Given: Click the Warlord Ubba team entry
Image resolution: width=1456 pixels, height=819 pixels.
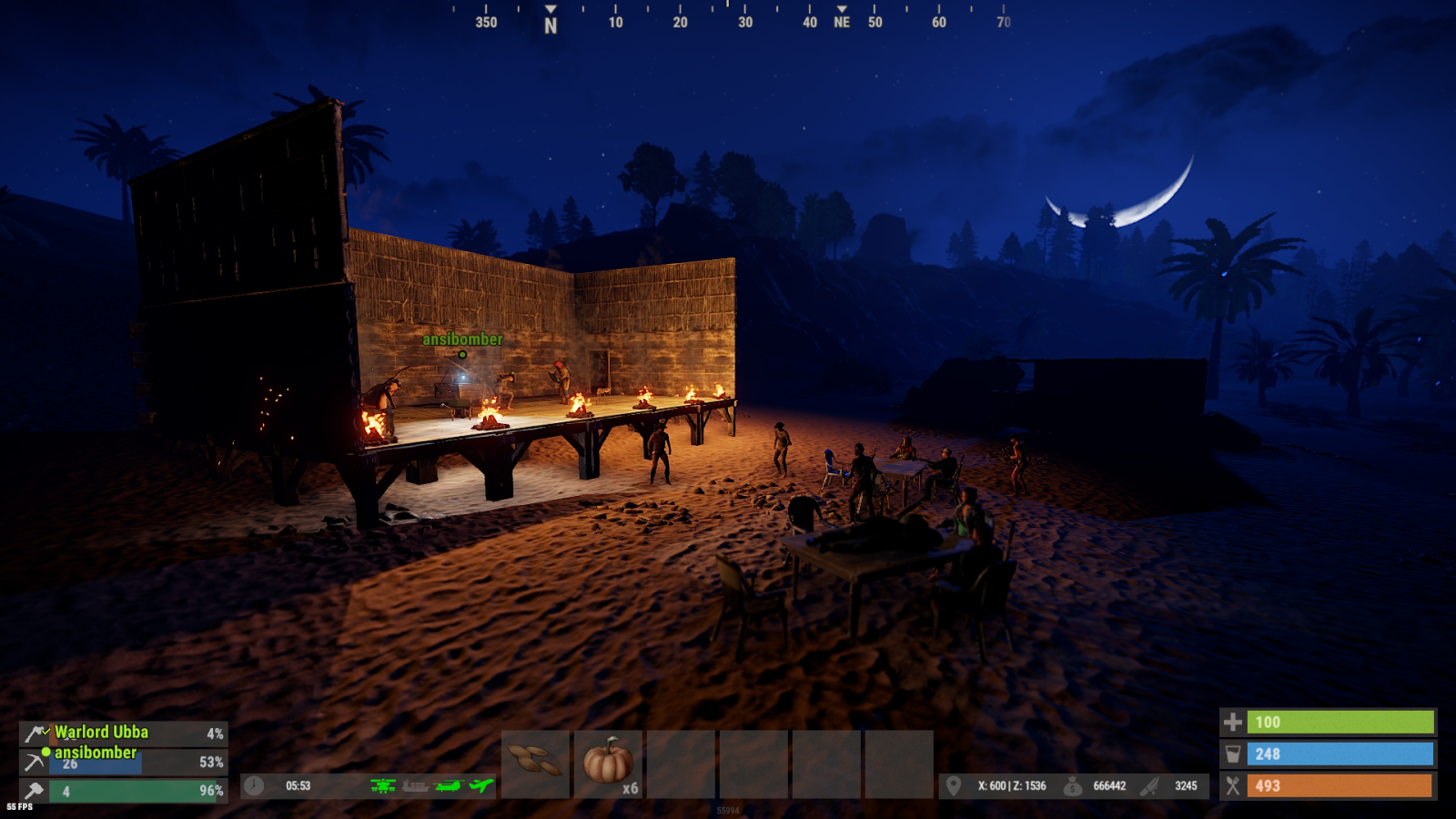Looking at the screenshot, I should coord(102,733).
